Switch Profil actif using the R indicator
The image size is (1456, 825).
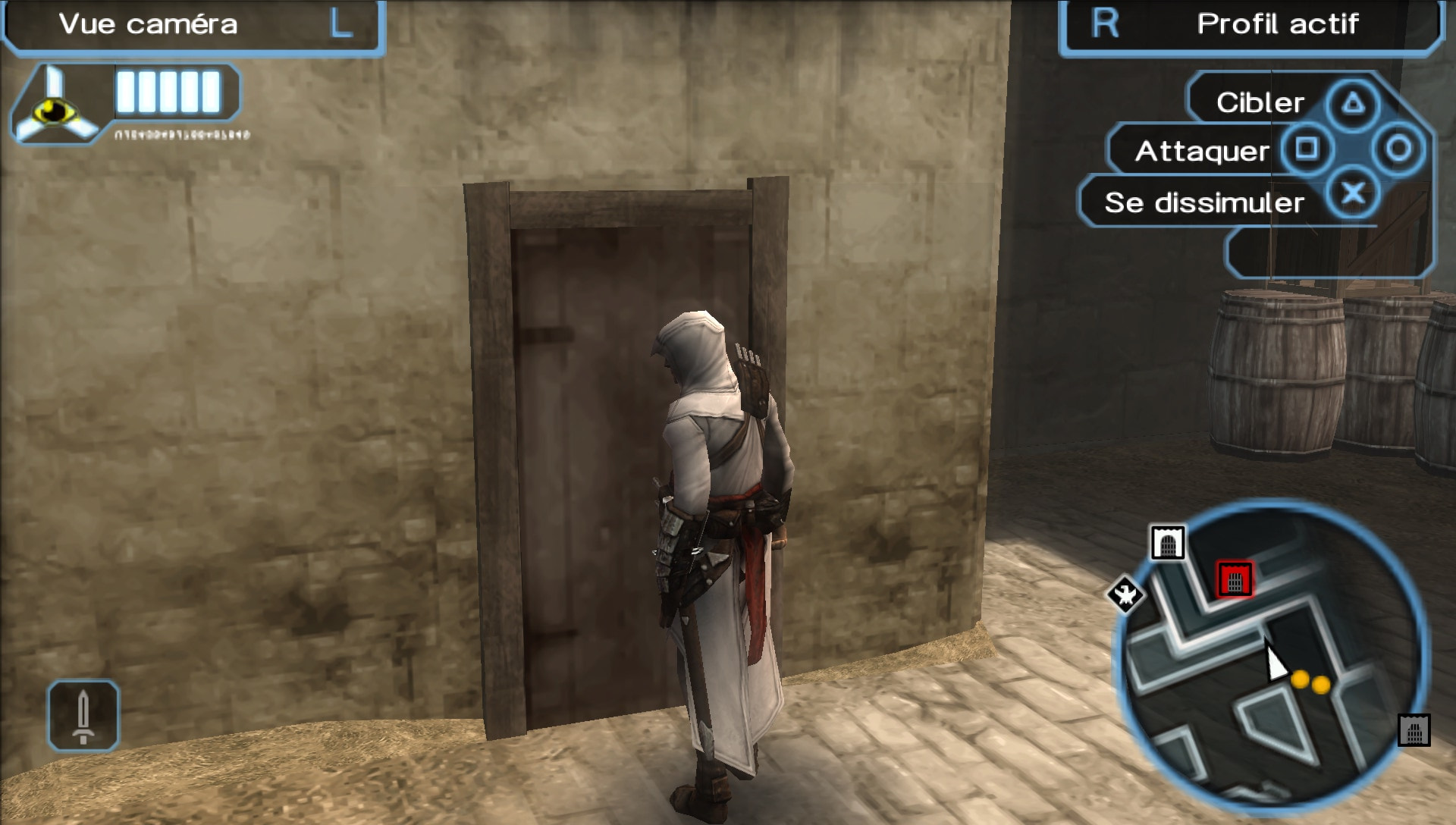point(1106,24)
